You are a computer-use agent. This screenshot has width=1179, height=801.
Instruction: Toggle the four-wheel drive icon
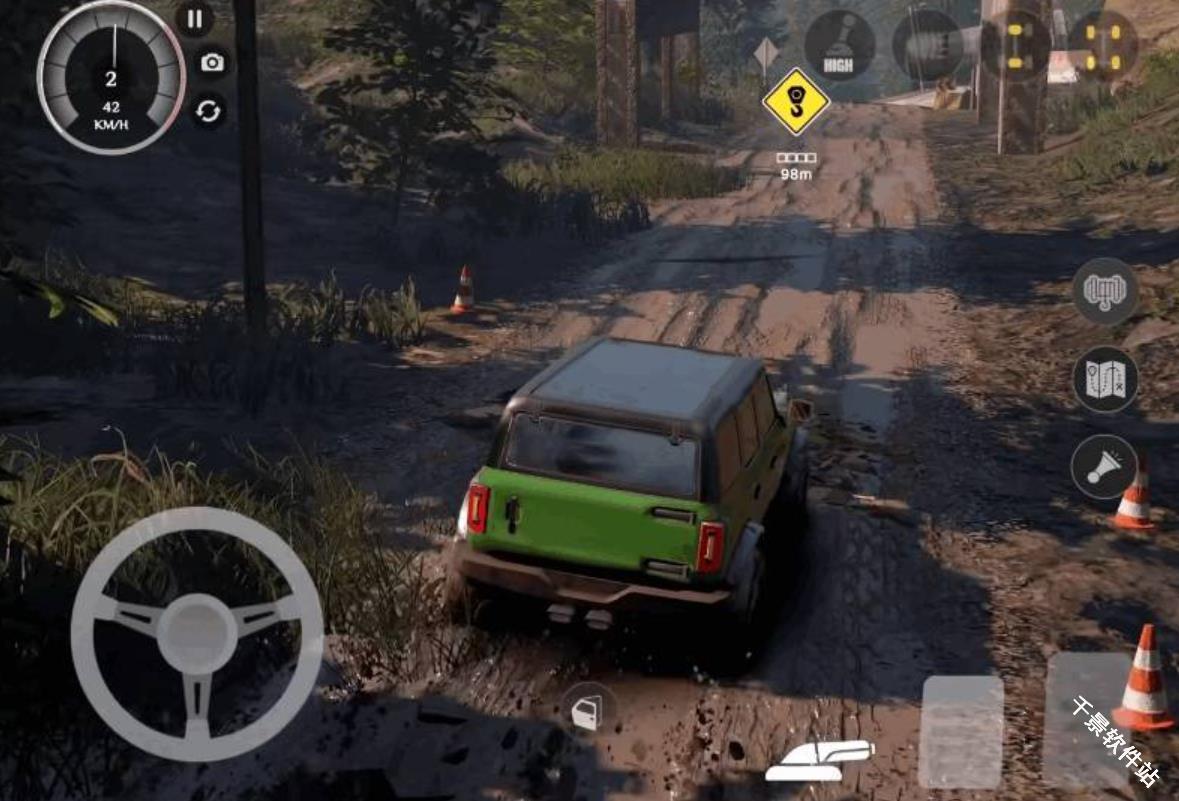coord(1103,46)
